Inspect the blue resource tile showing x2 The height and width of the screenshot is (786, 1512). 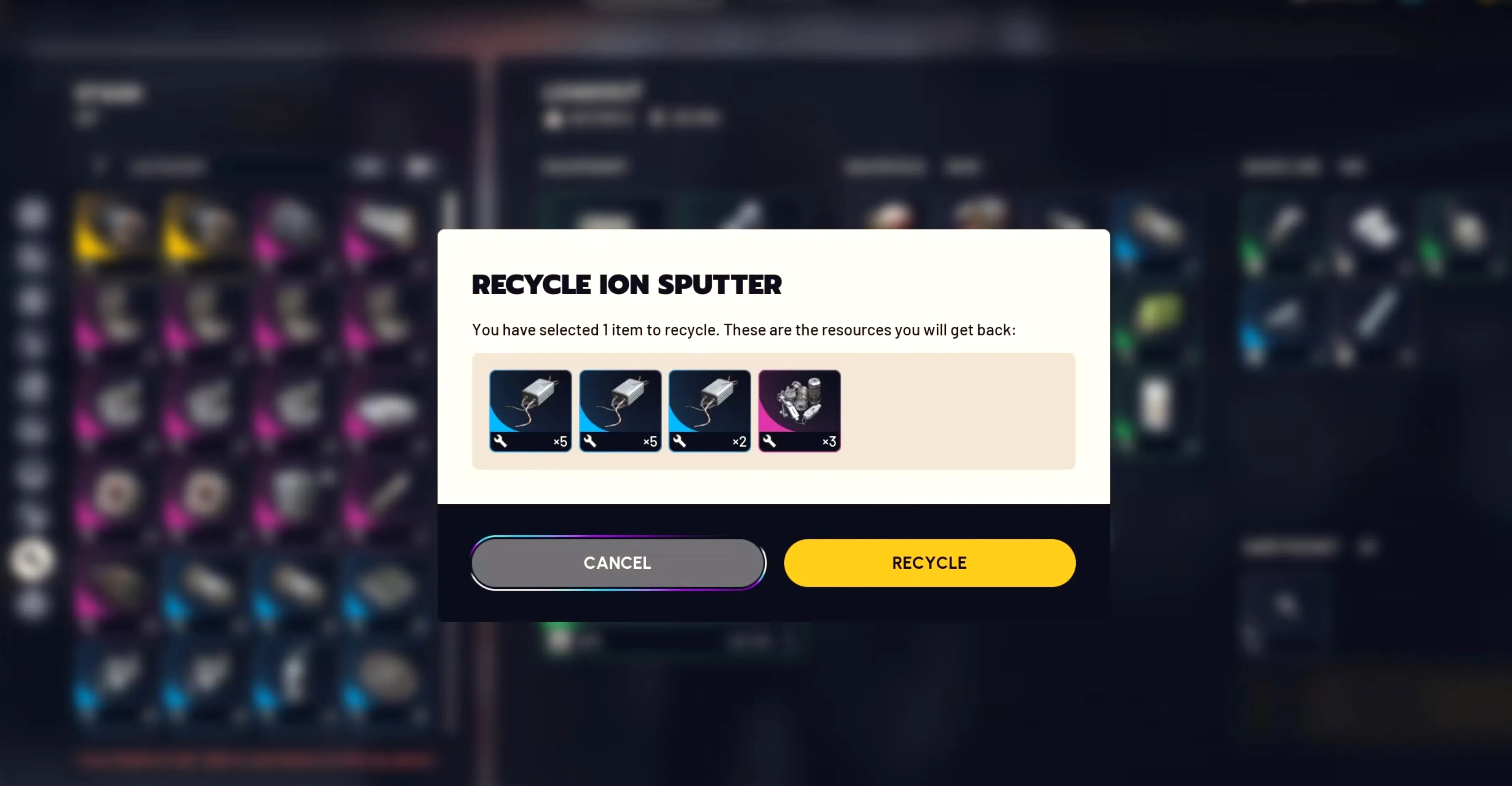[709, 410]
